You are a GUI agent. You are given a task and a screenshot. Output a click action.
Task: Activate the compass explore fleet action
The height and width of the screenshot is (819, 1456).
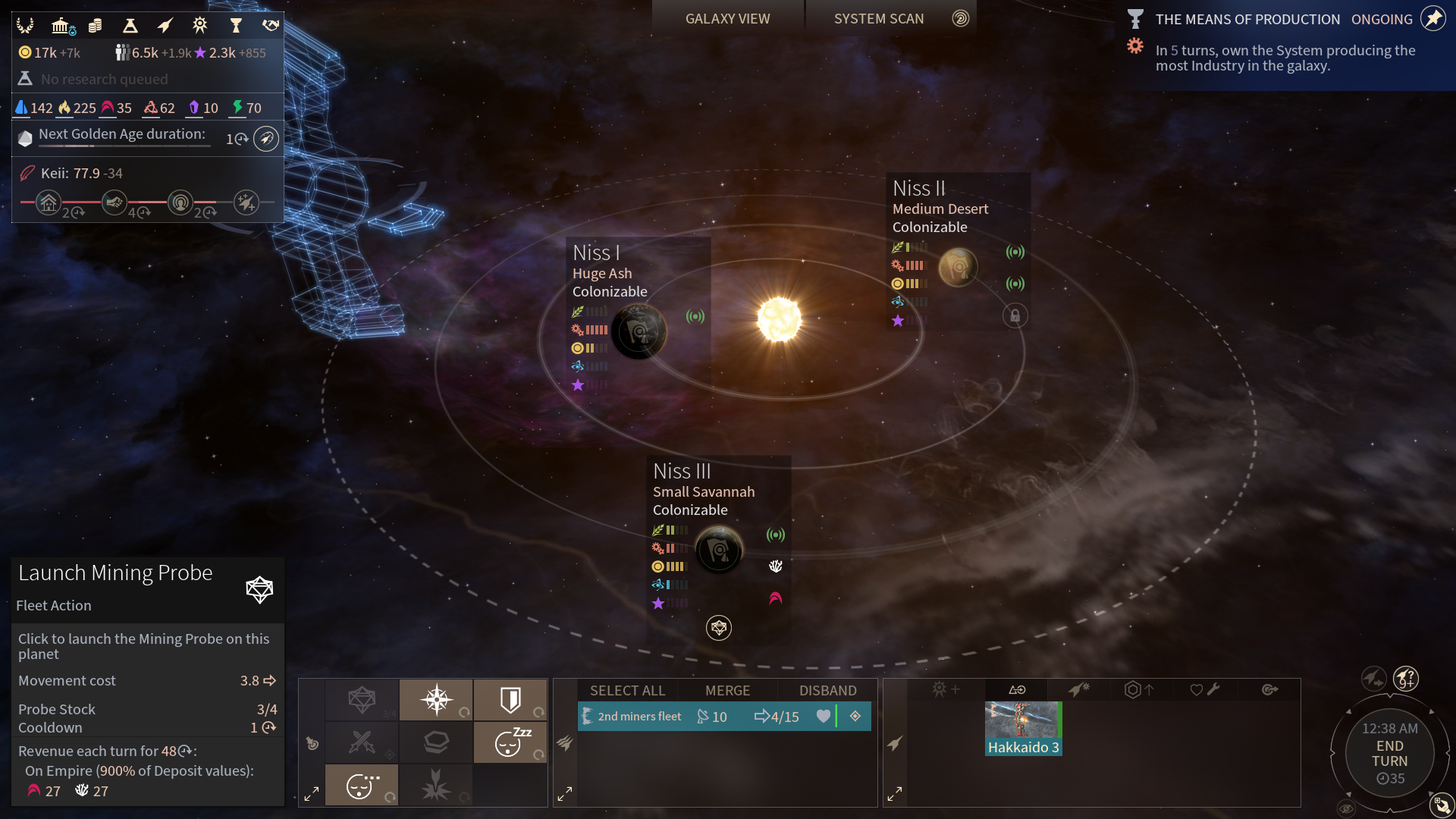point(437,699)
